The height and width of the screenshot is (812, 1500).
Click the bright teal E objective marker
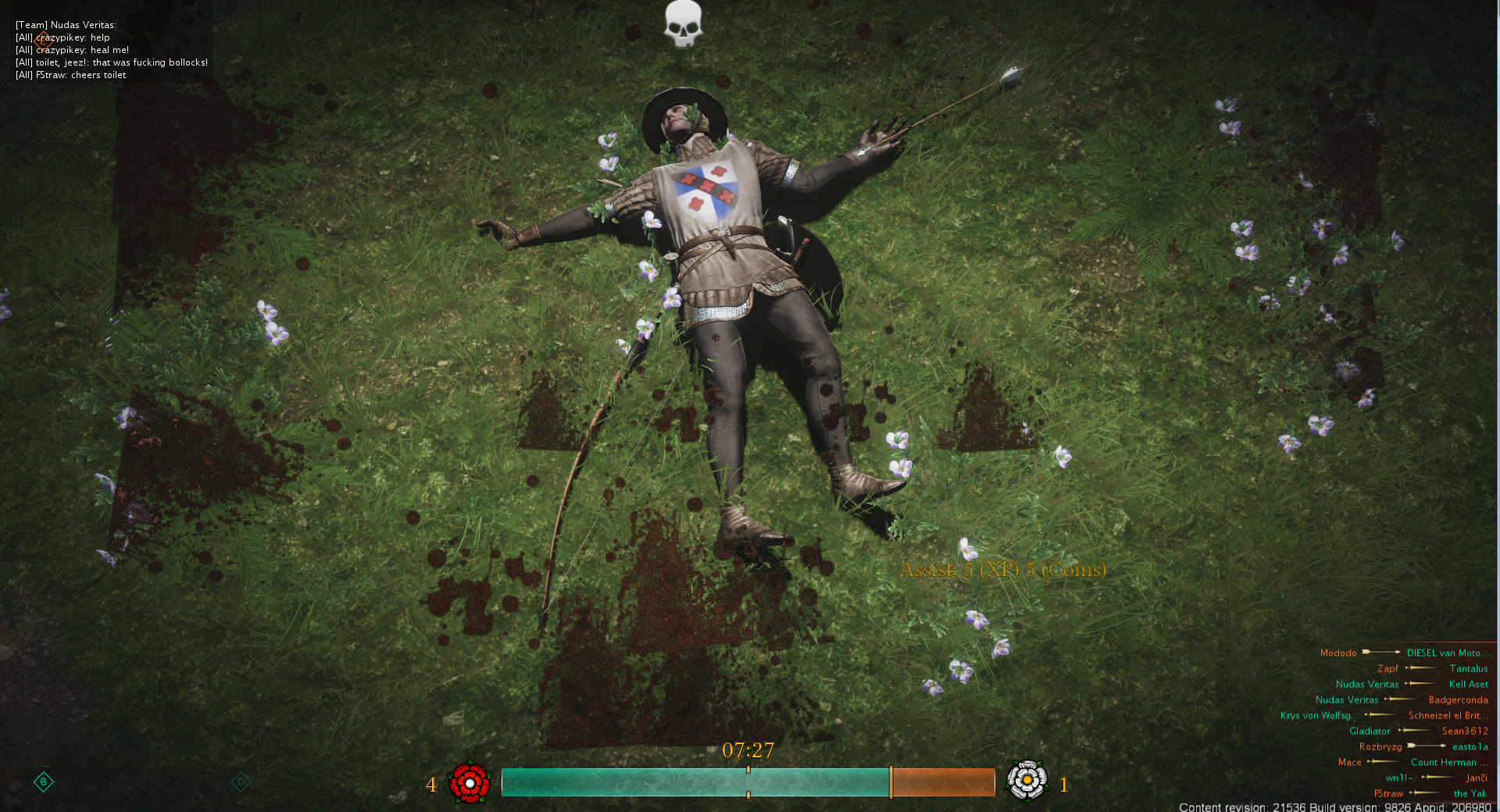coord(44,781)
